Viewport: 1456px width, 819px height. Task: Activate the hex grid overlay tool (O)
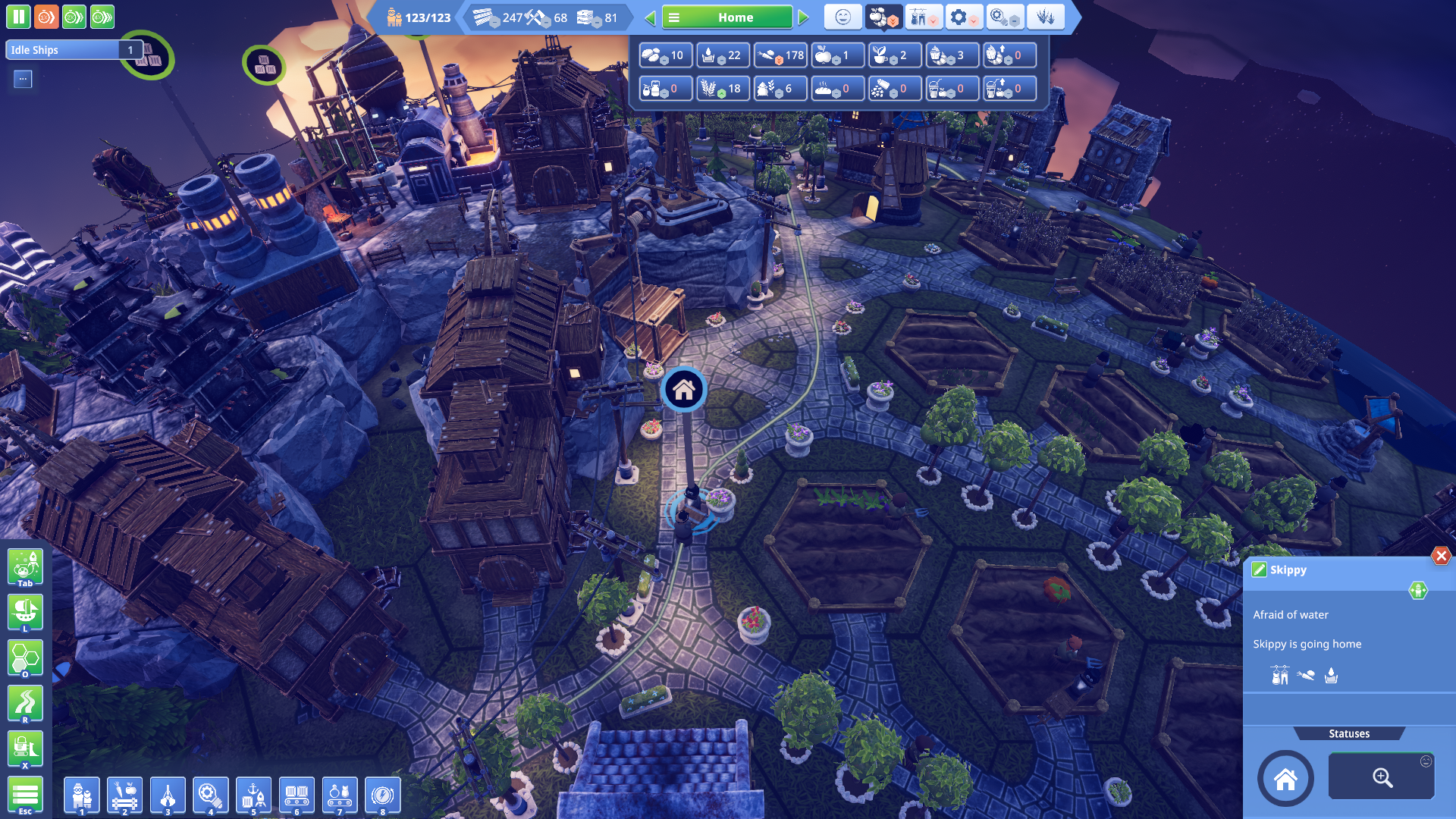tap(26, 658)
